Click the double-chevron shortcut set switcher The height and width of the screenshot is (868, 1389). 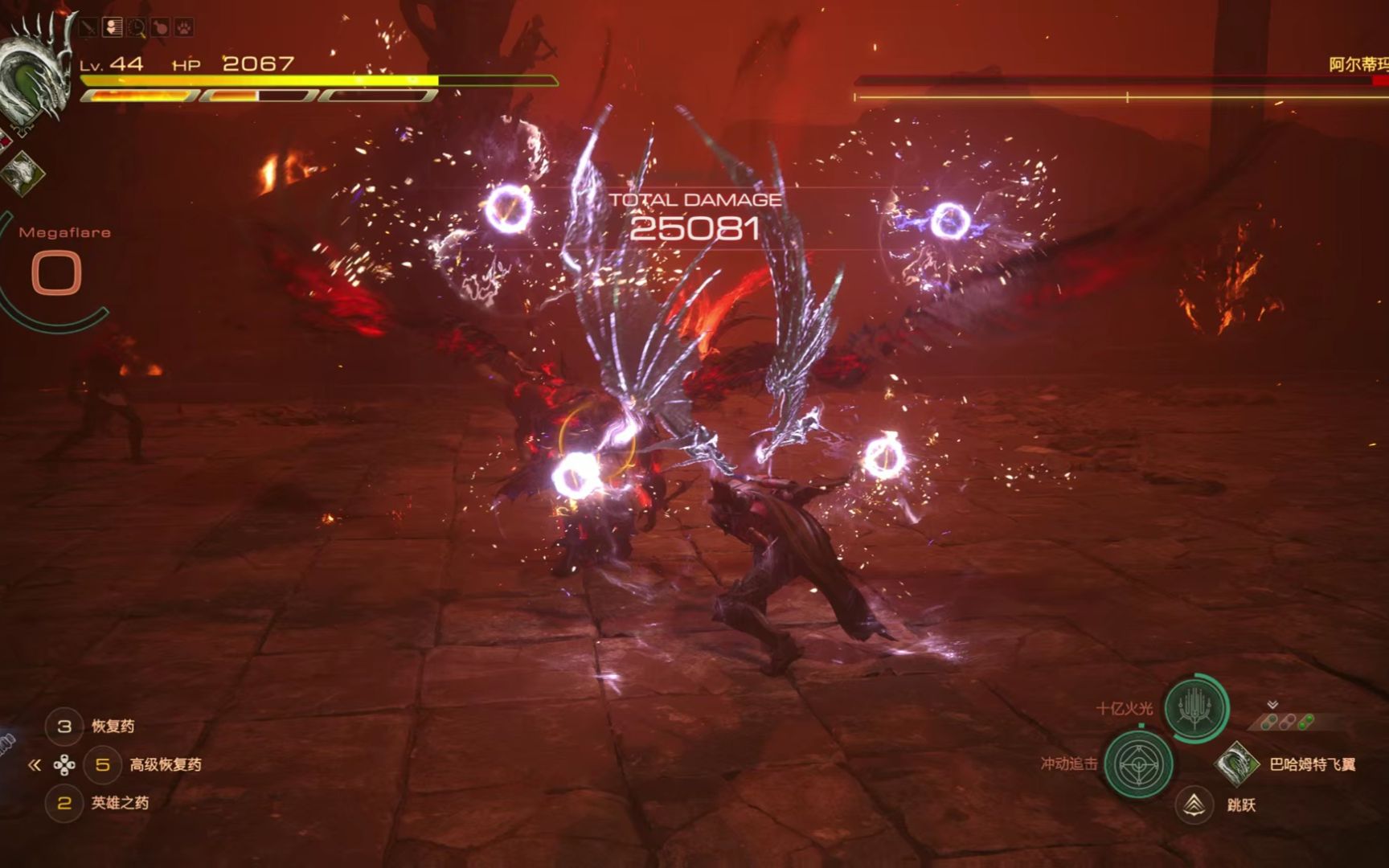[x=35, y=765]
